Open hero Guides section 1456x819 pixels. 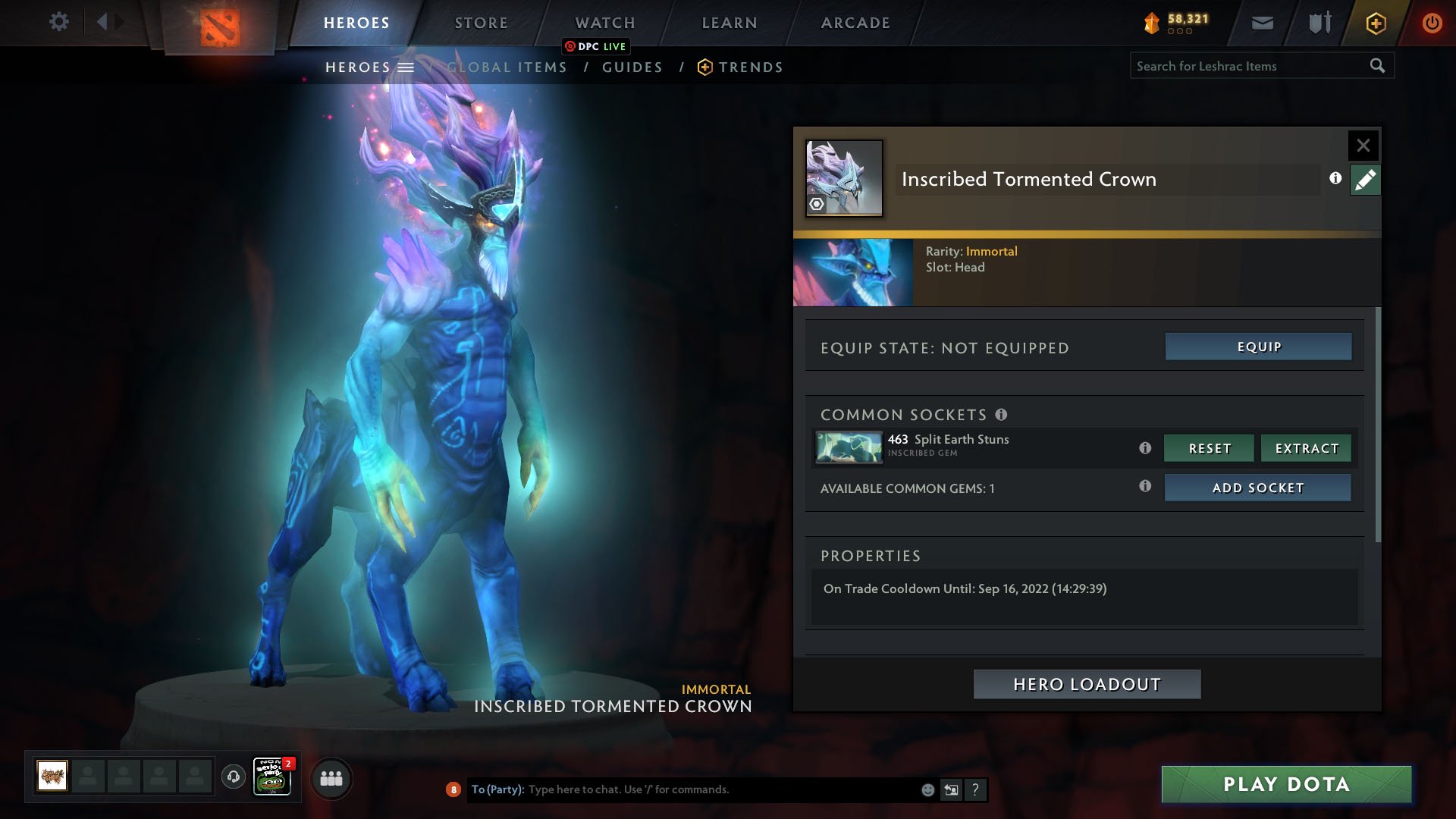(x=632, y=67)
